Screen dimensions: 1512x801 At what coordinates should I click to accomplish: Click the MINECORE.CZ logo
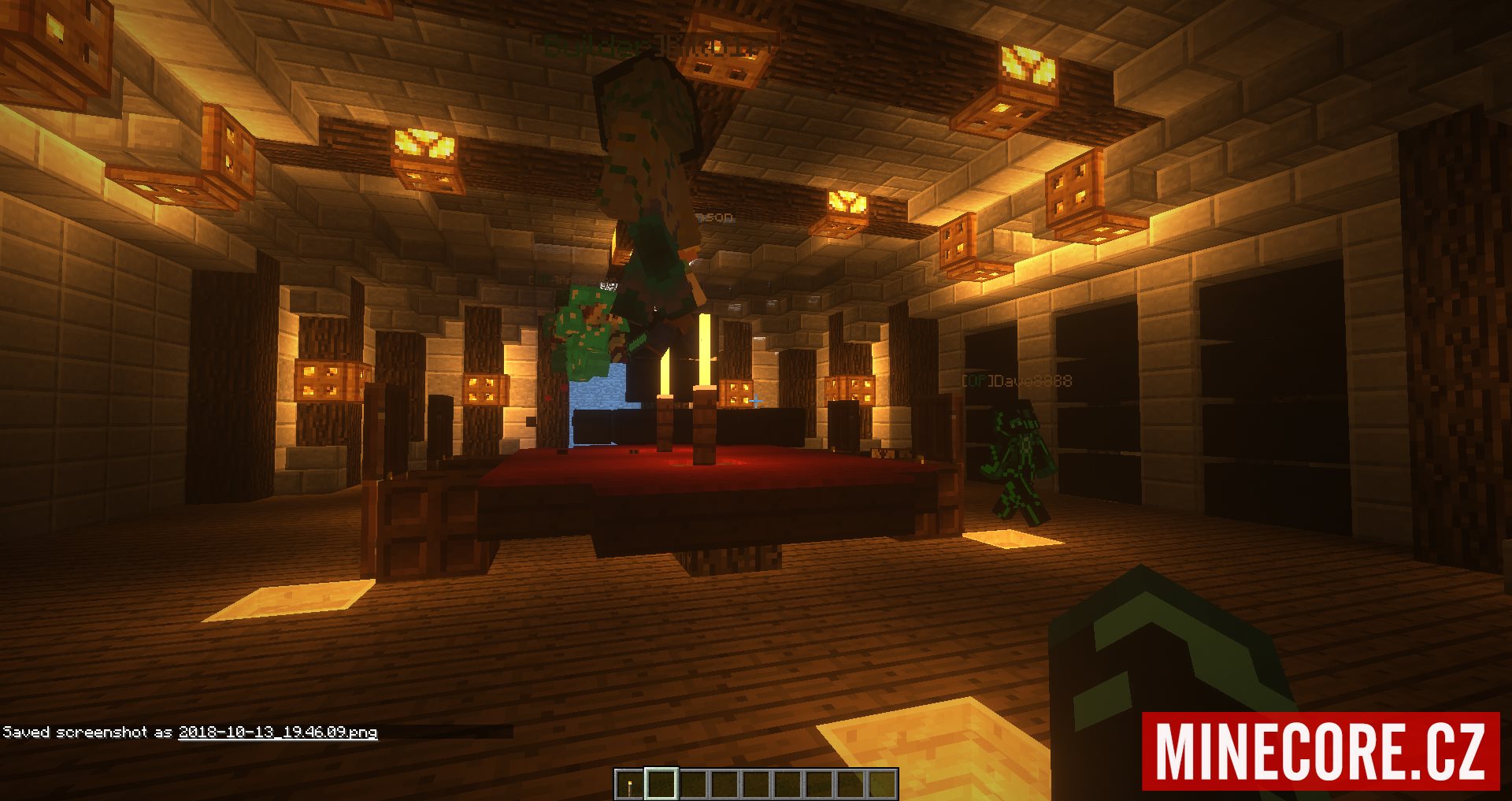click(x=1321, y=751)
